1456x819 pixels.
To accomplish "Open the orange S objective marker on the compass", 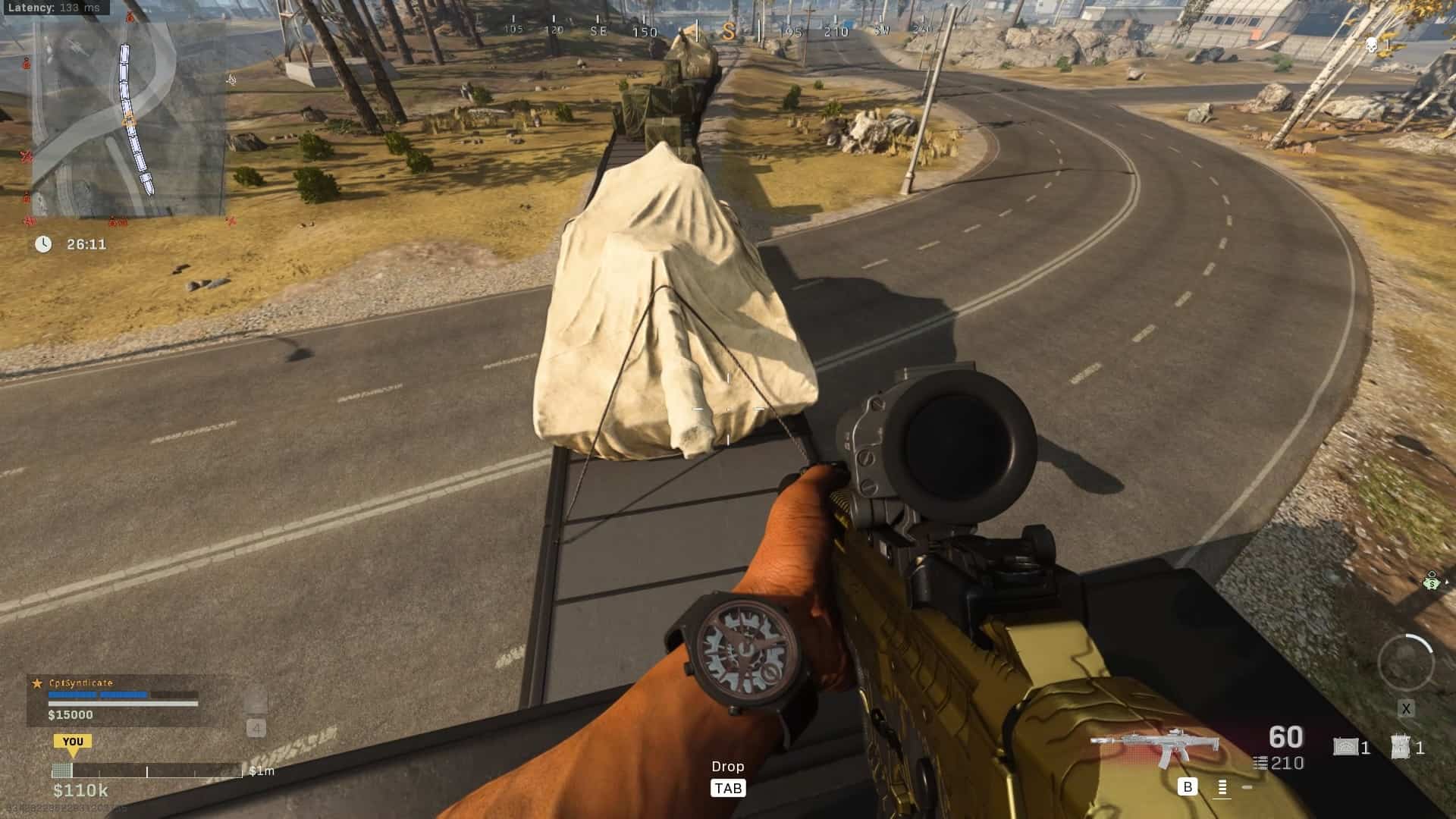I will coord(730,32).
